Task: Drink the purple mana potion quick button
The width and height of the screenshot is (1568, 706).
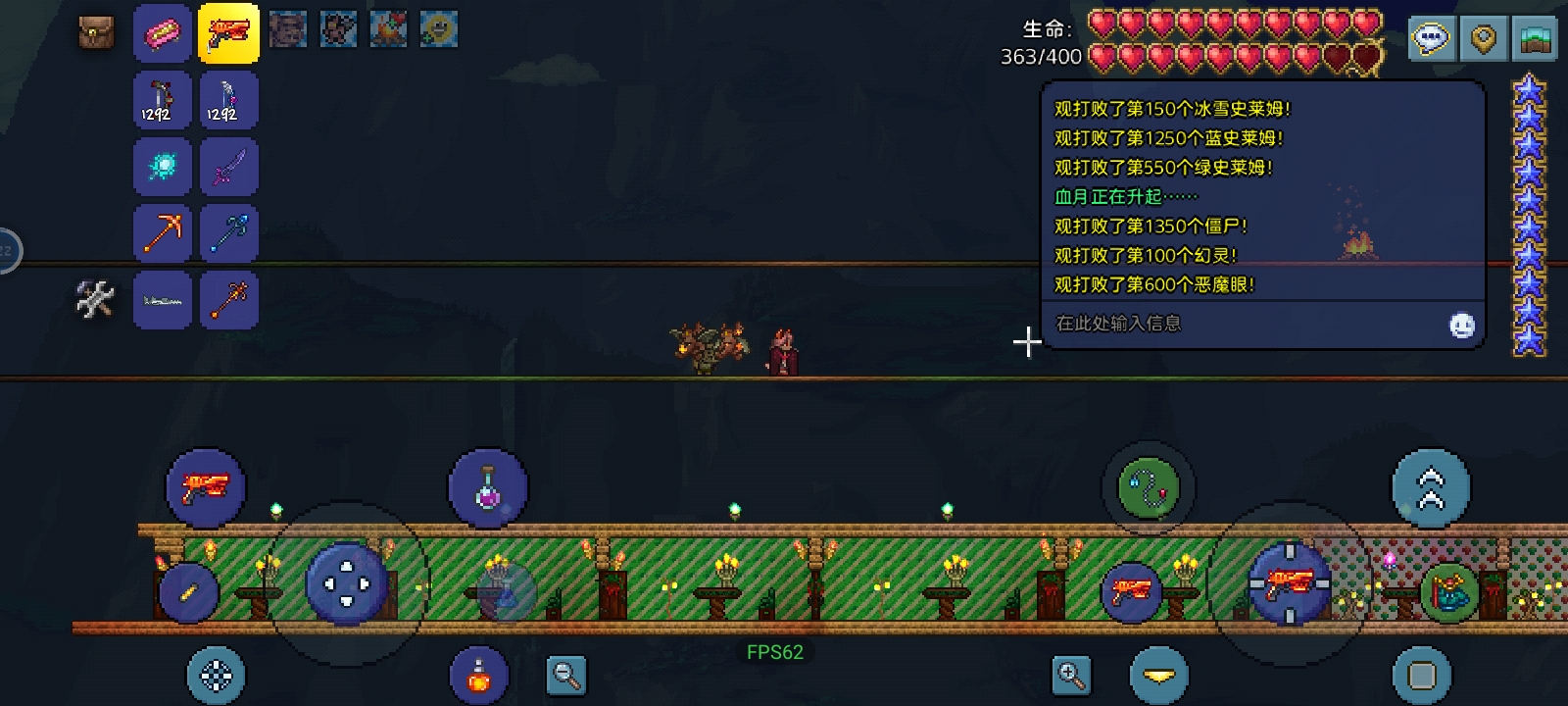Action: click(x=487, y=487)
